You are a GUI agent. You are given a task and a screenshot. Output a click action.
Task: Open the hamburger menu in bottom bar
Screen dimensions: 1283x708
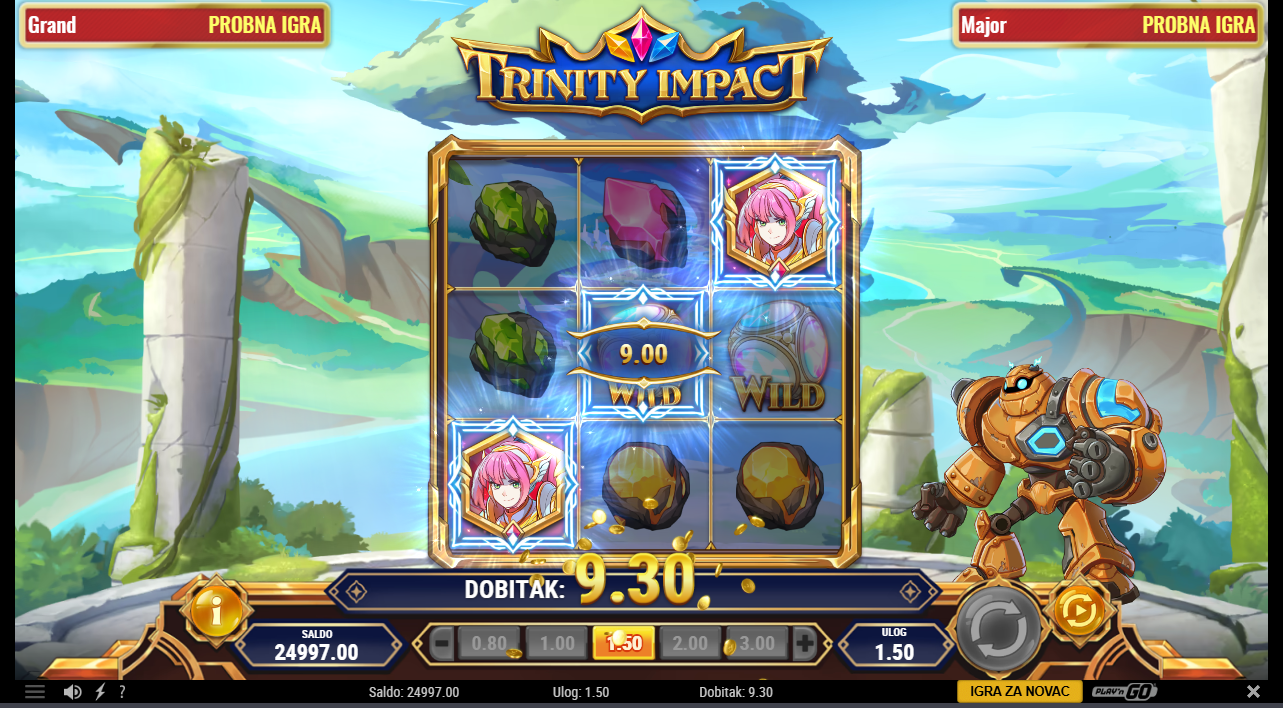pos(35,692)
